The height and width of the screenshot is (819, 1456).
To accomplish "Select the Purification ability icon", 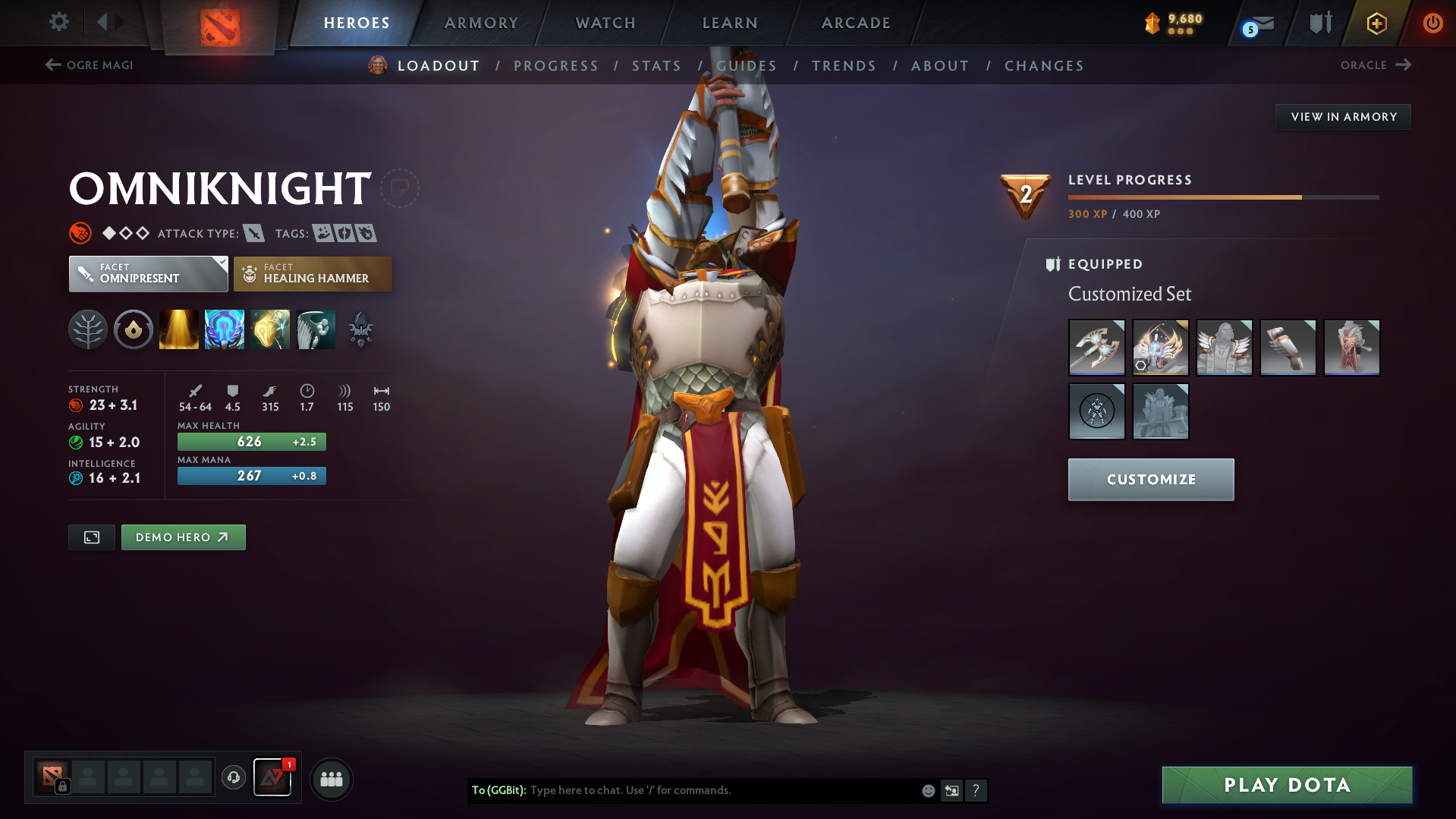I will [x=178, y=329].
